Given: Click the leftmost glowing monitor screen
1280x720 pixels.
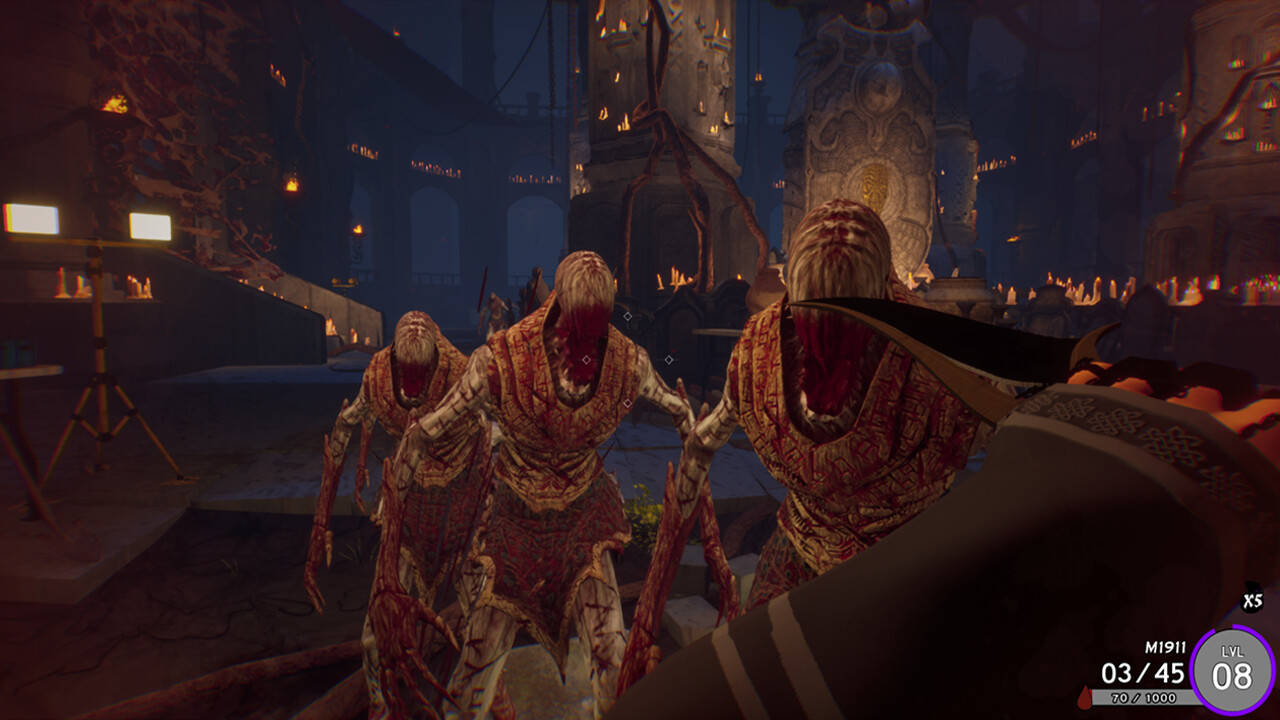Looking at the screenshot, I should (32, 218).
